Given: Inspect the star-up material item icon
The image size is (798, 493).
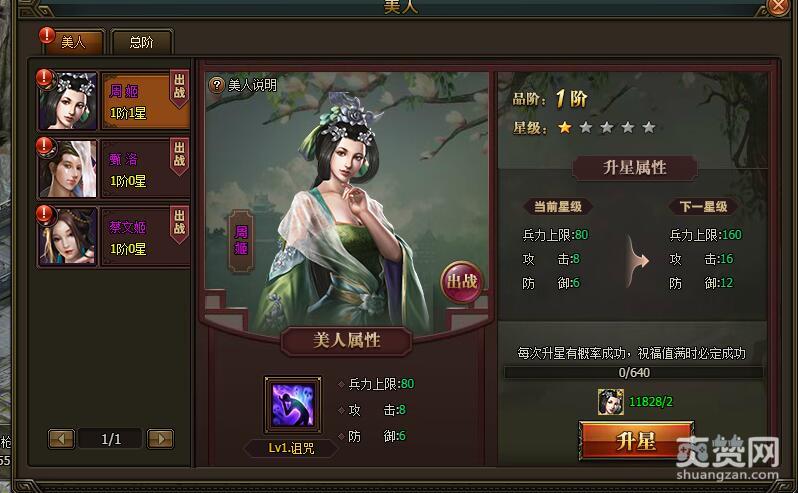Looking at the screenshot, I should pos(610,402).
